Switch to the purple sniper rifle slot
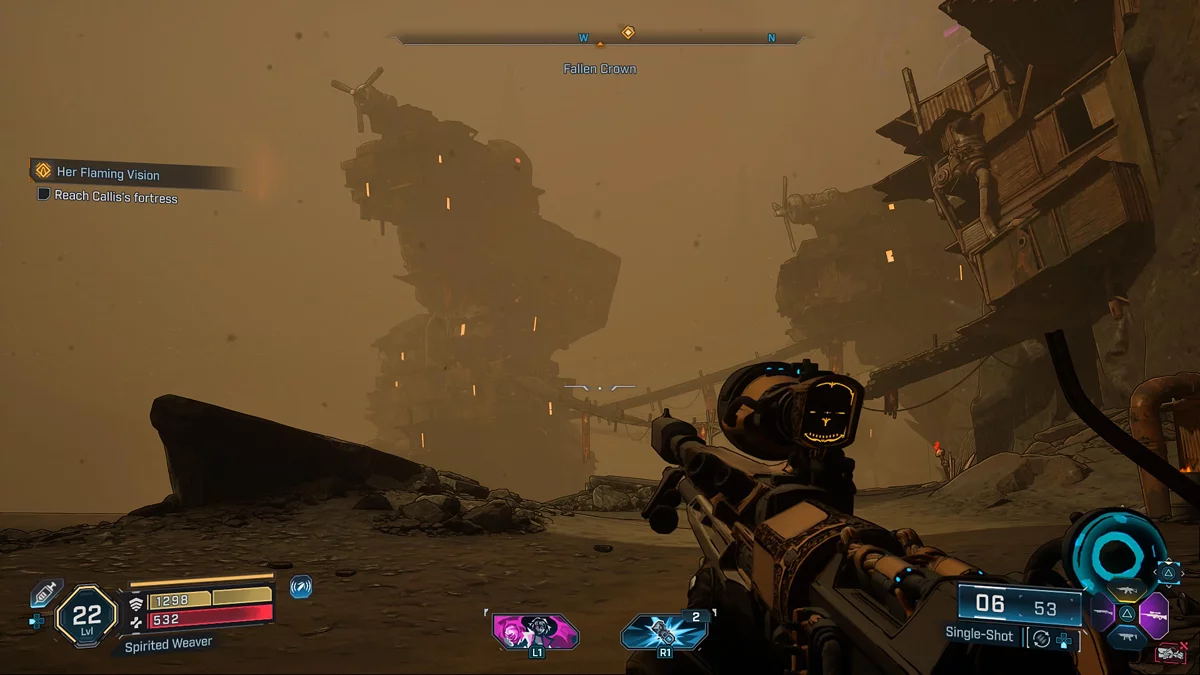1200x675 pixels. coord(1154,613)
